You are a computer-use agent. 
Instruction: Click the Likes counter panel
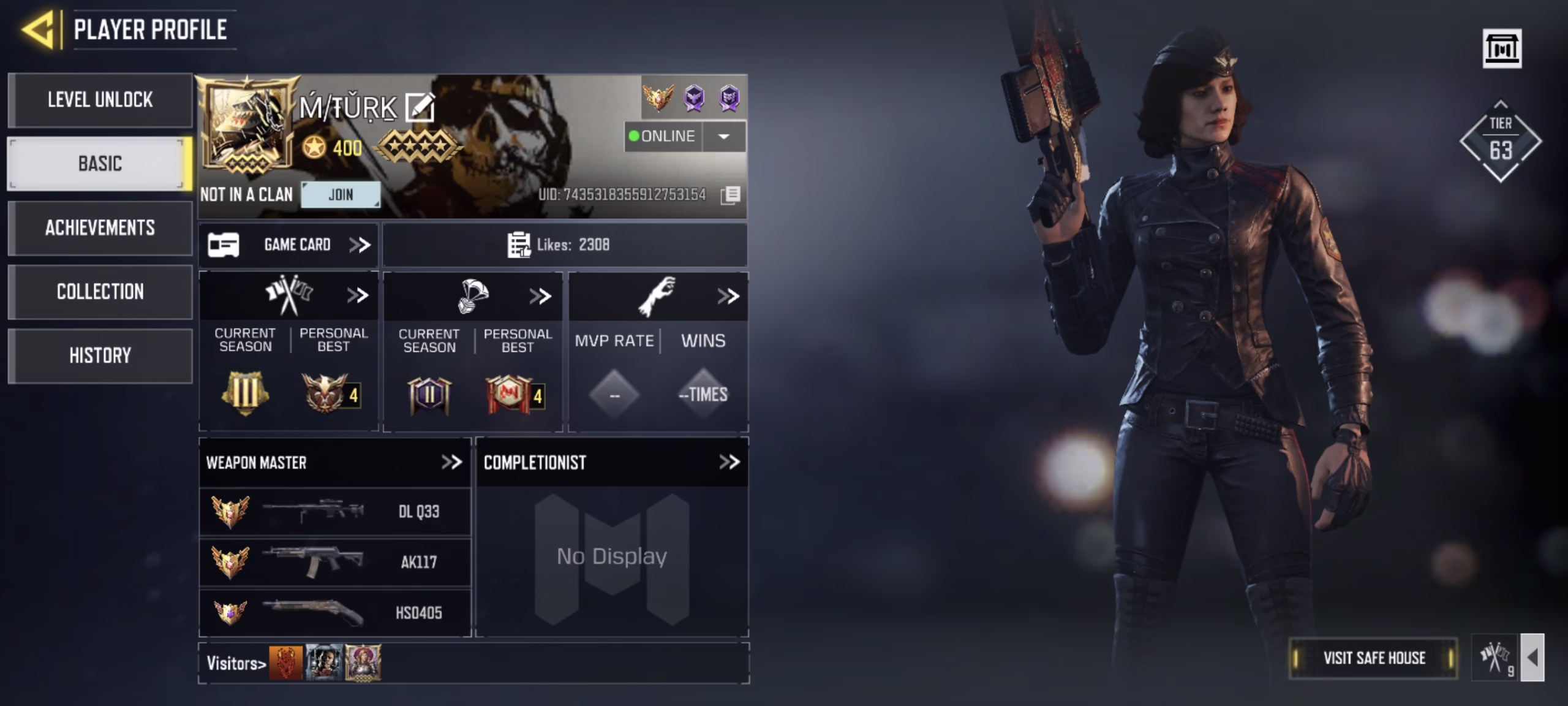[564, 245]
